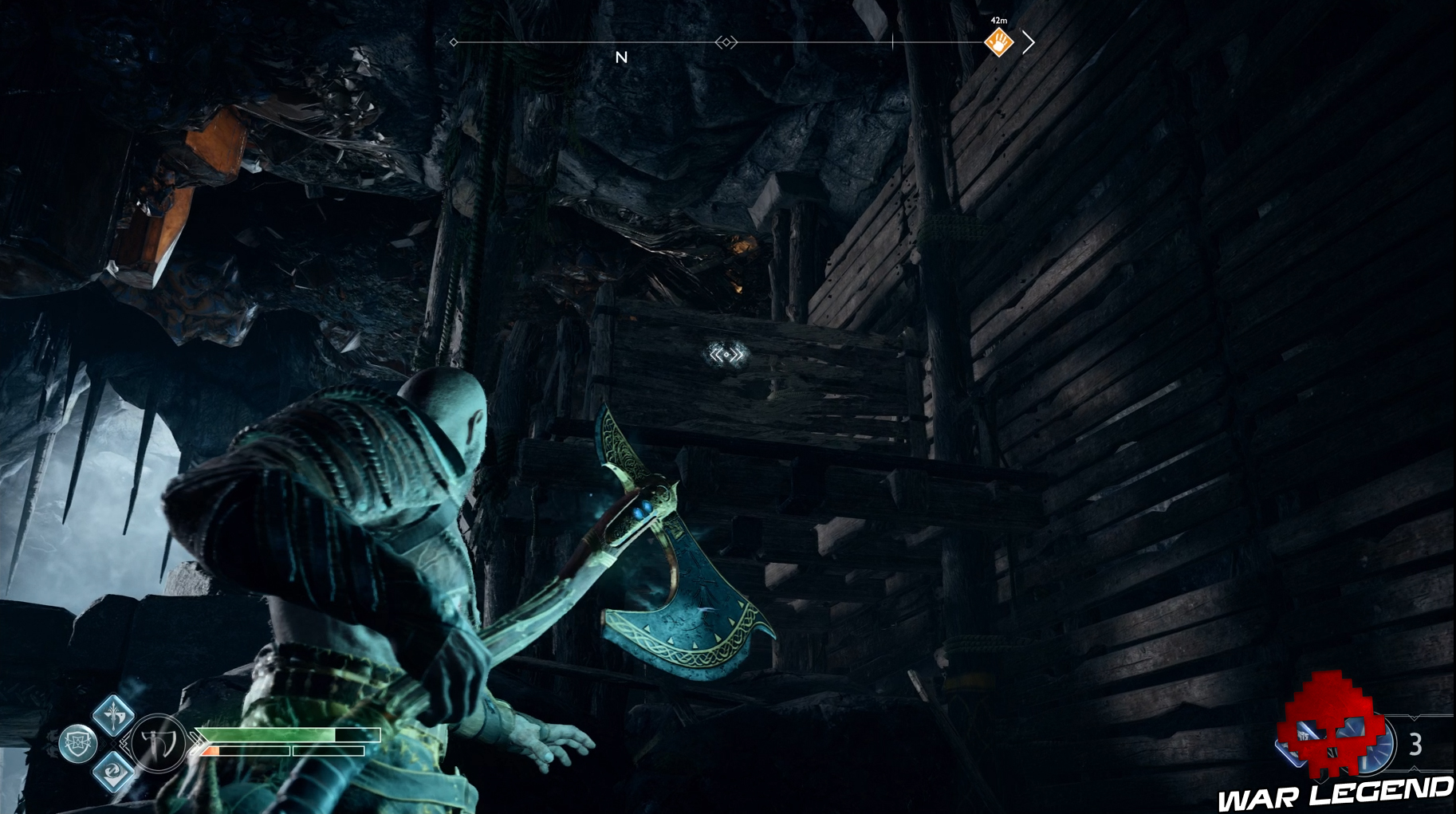Click the orange handprint quest marker

pyautogui.click(x=998, y=41)
